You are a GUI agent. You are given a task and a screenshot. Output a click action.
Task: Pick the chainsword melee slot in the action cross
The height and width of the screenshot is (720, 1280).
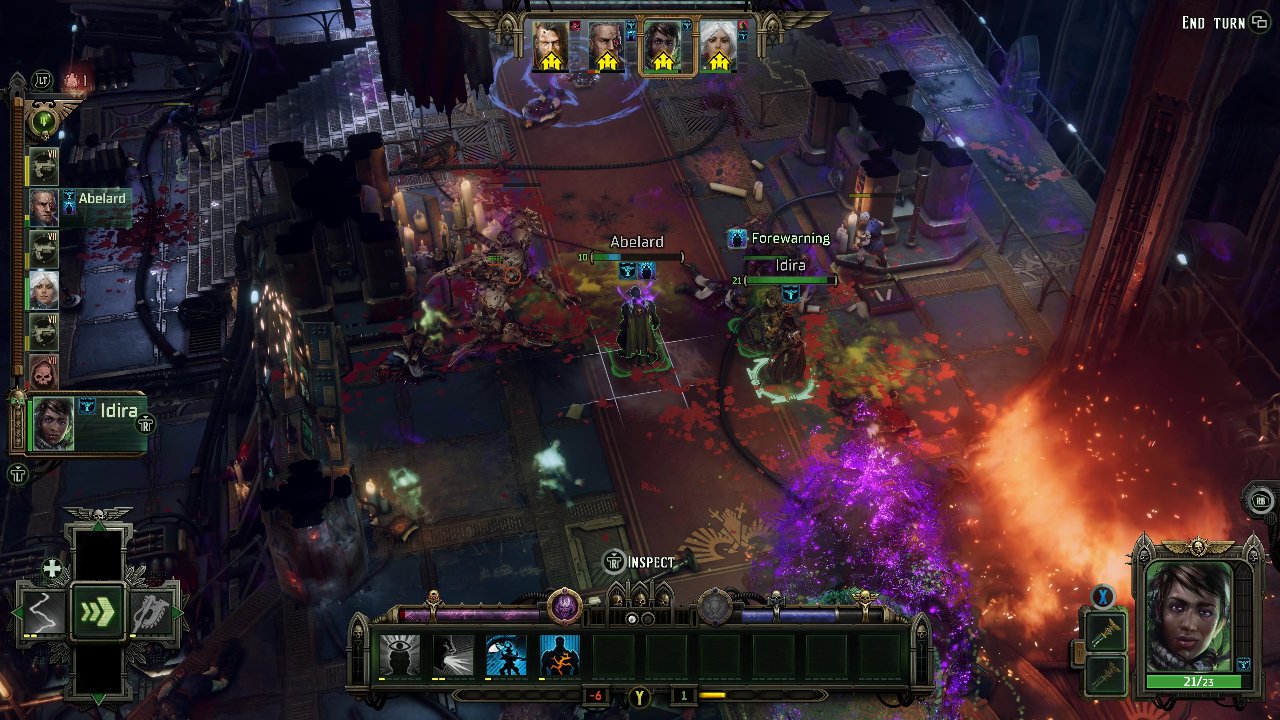tap(150, 611)
